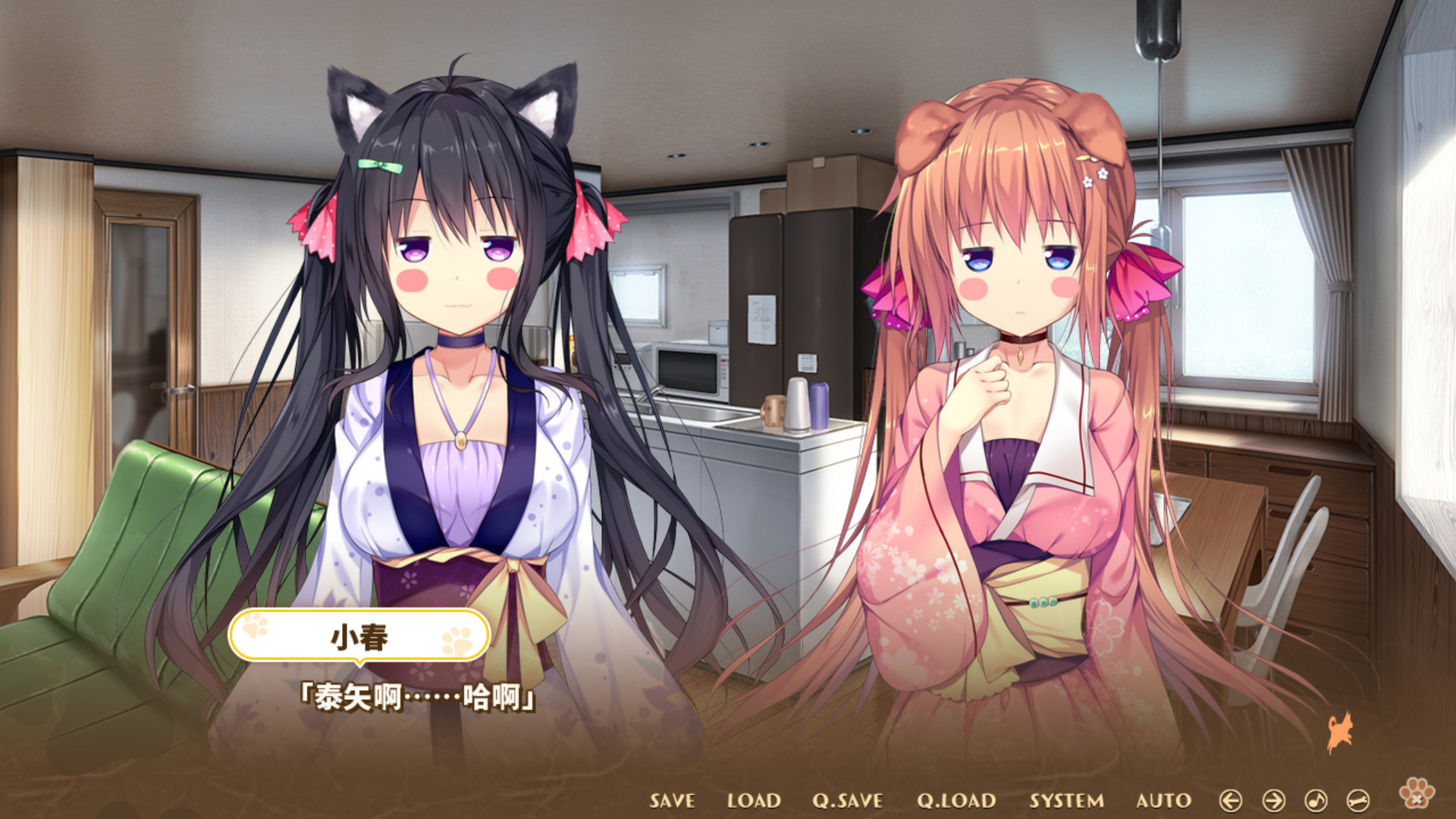Perform a quickload with Q.LOAD

pyautogui.click(x=958, y=800)
